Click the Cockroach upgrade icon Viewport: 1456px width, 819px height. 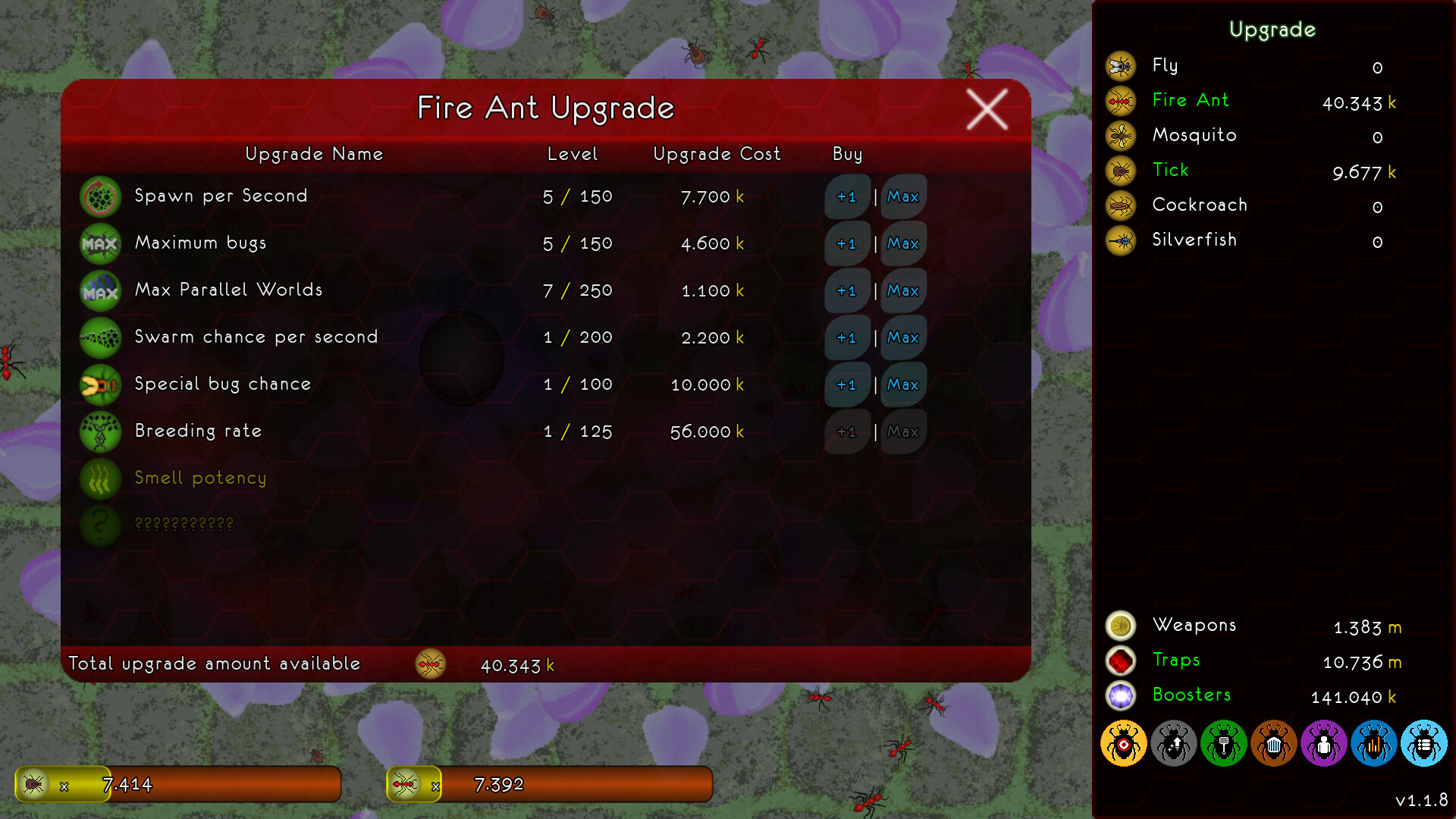(1120, 206)
